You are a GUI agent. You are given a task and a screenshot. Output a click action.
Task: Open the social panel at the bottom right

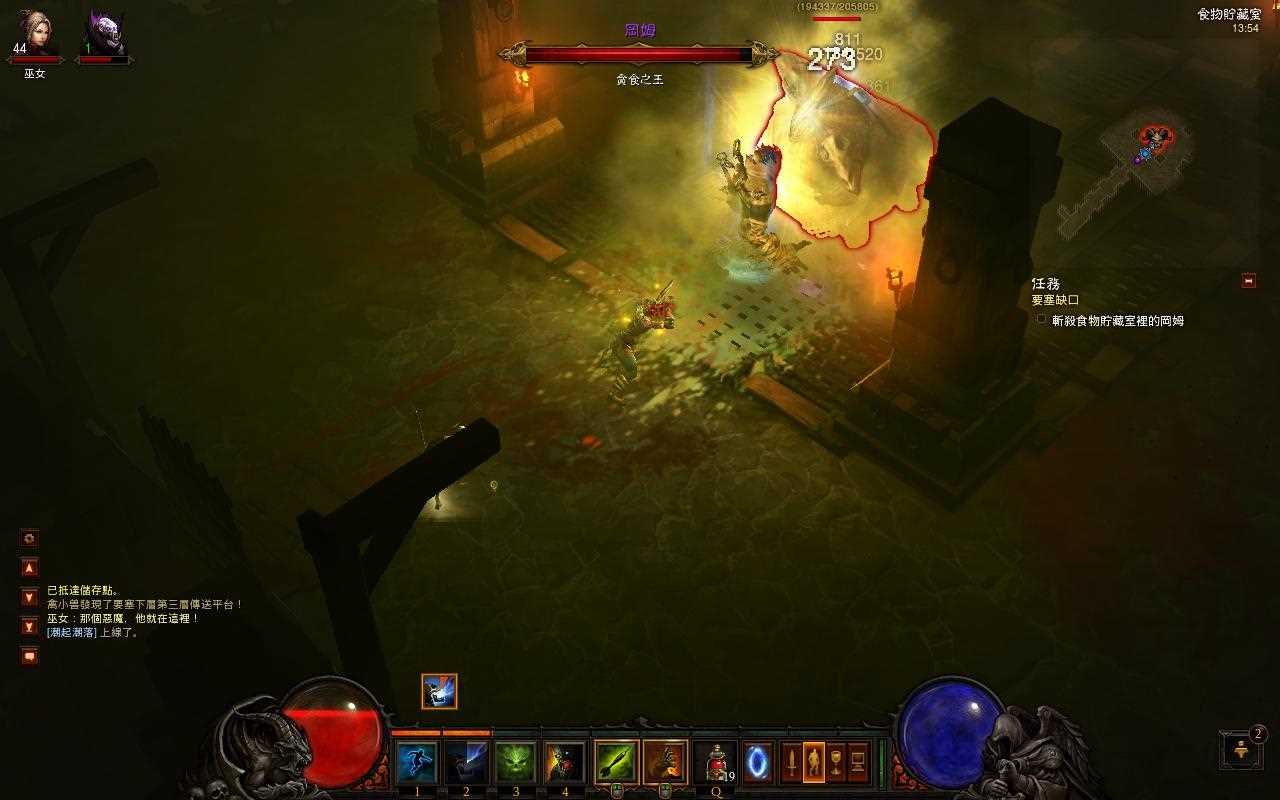(1240, 750)
